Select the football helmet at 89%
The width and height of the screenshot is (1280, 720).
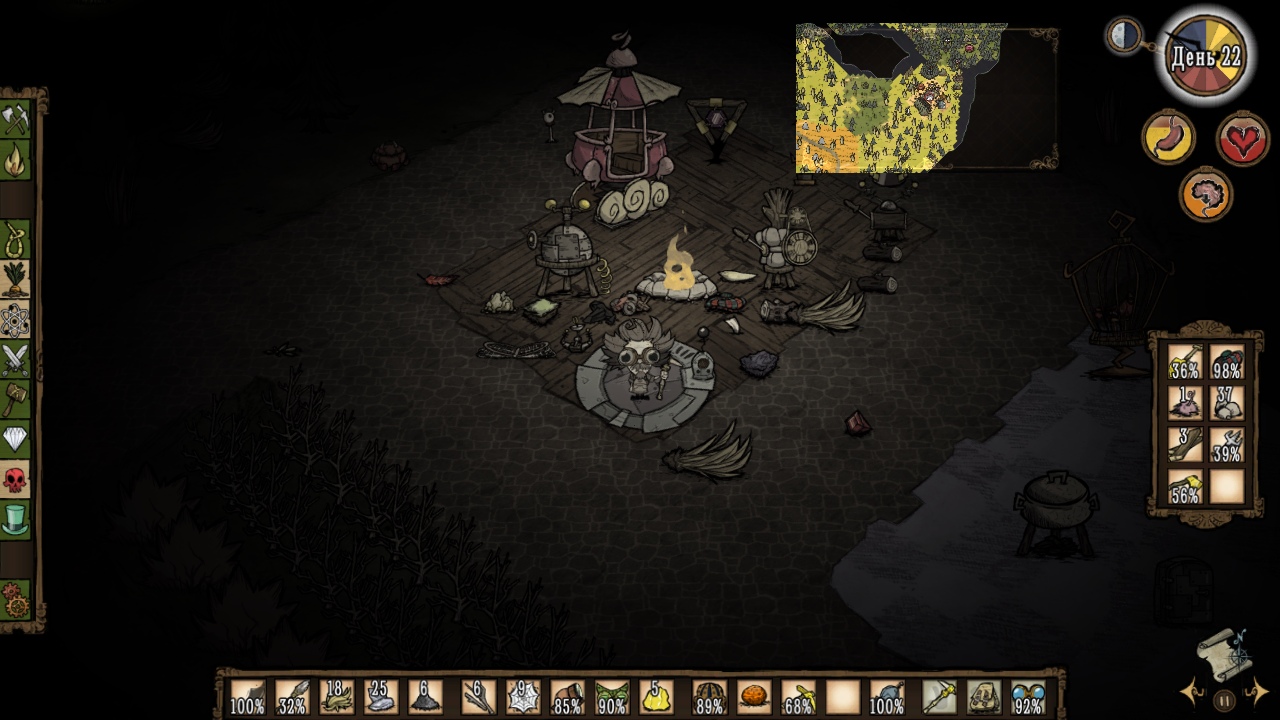click(709, 697)
